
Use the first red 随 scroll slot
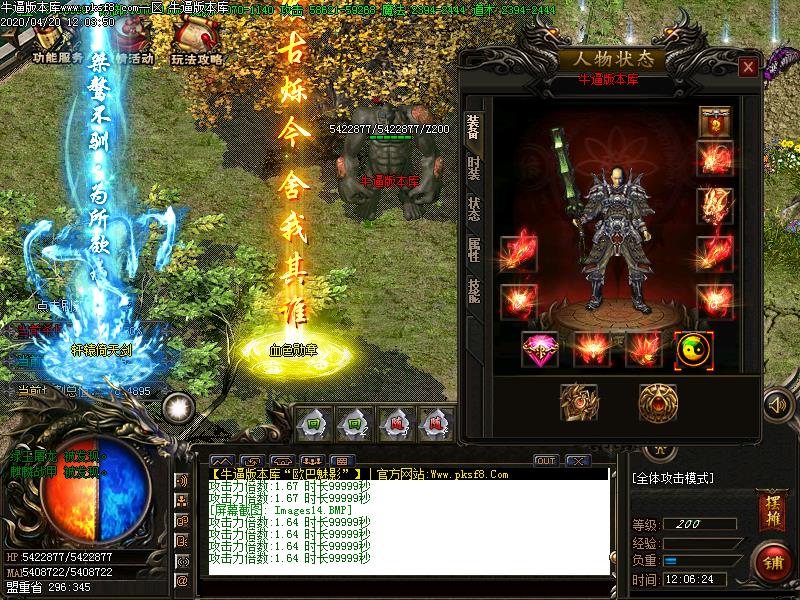pos(396,422)
